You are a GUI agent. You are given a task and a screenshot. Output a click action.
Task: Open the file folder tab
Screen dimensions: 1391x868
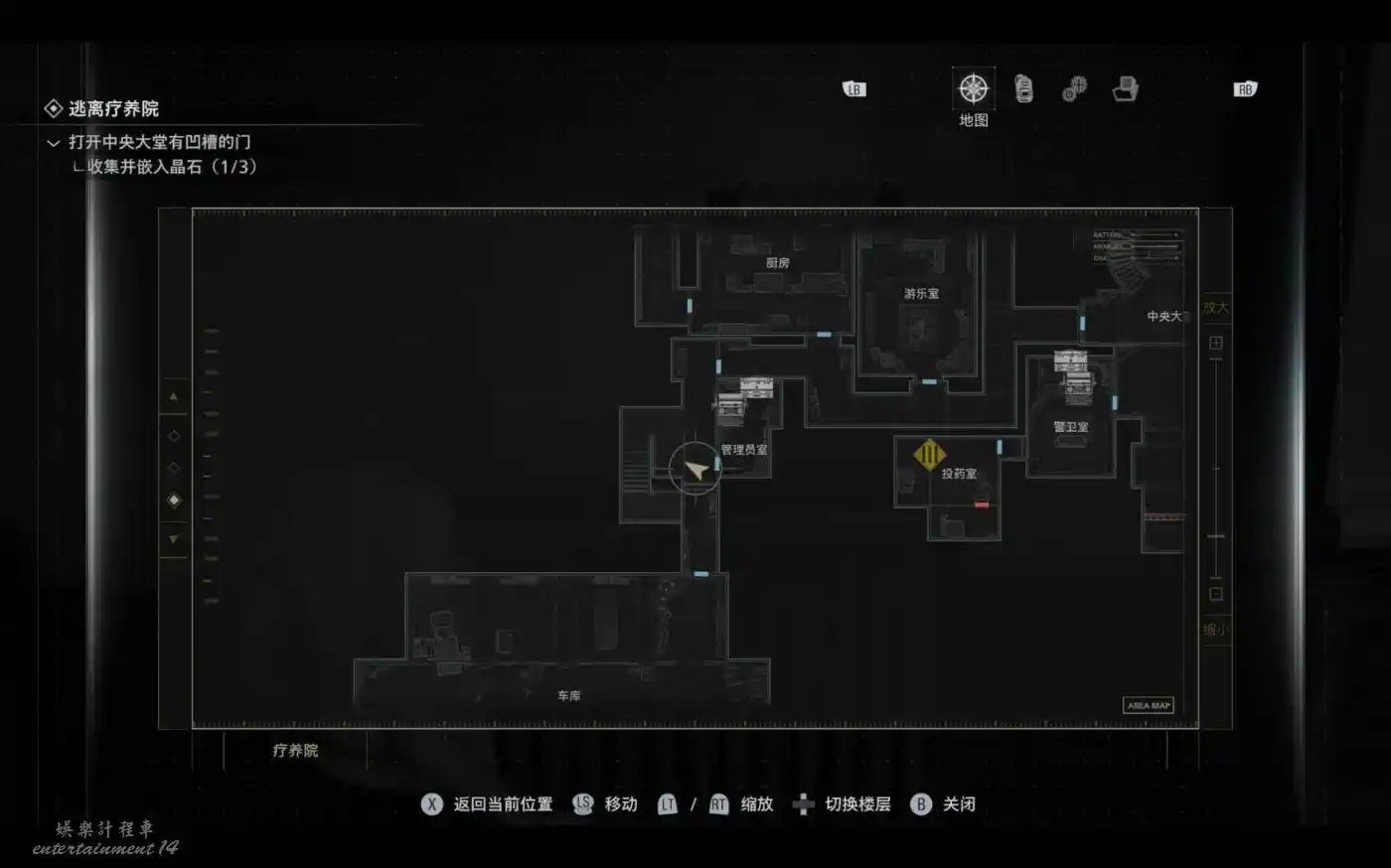pos(1125,89)
